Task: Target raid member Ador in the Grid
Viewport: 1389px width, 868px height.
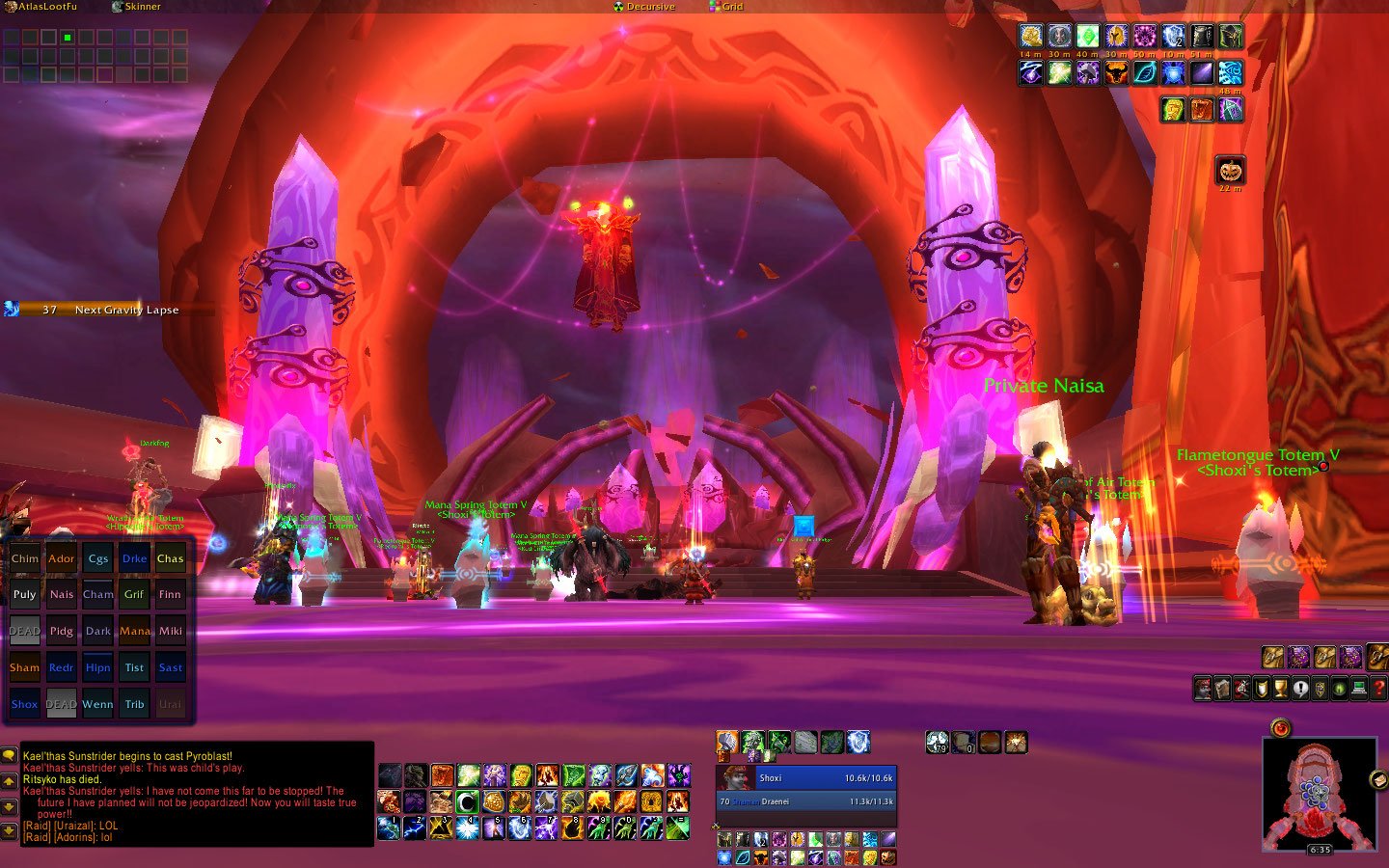Action: pyautogui.click(x=61, y=558)
